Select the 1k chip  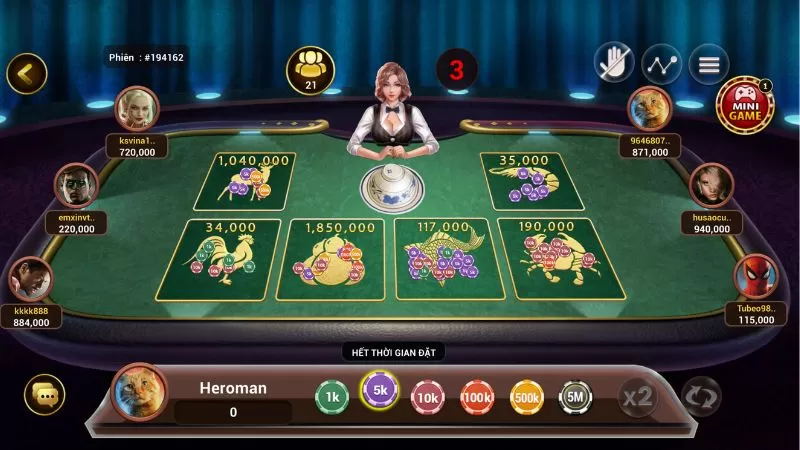pyautogui.click(x=332, y=397)
